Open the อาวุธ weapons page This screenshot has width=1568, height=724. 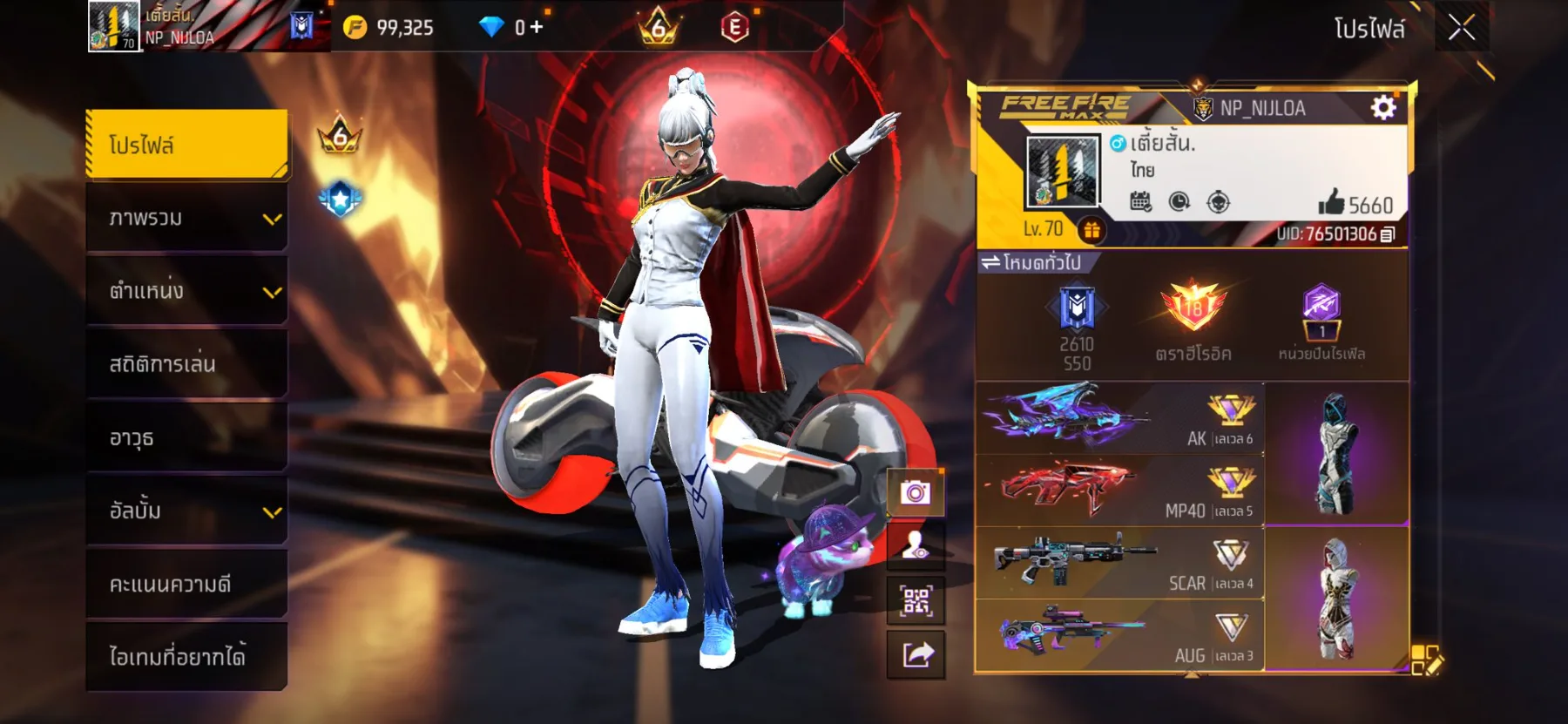coord(186,437)
